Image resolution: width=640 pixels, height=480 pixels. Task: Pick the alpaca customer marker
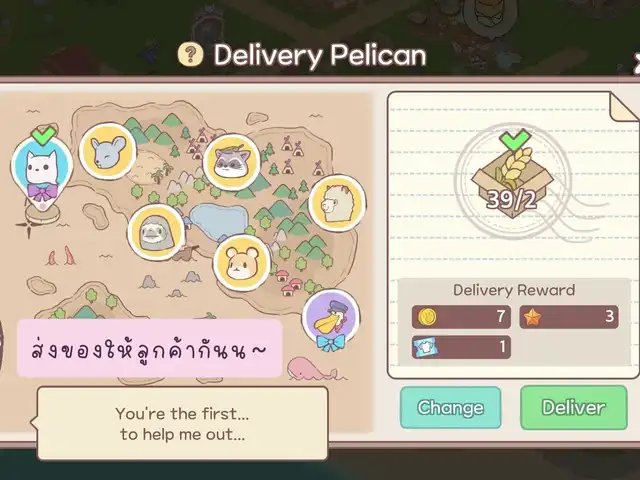pyautogui.click(x=336, y=203)
